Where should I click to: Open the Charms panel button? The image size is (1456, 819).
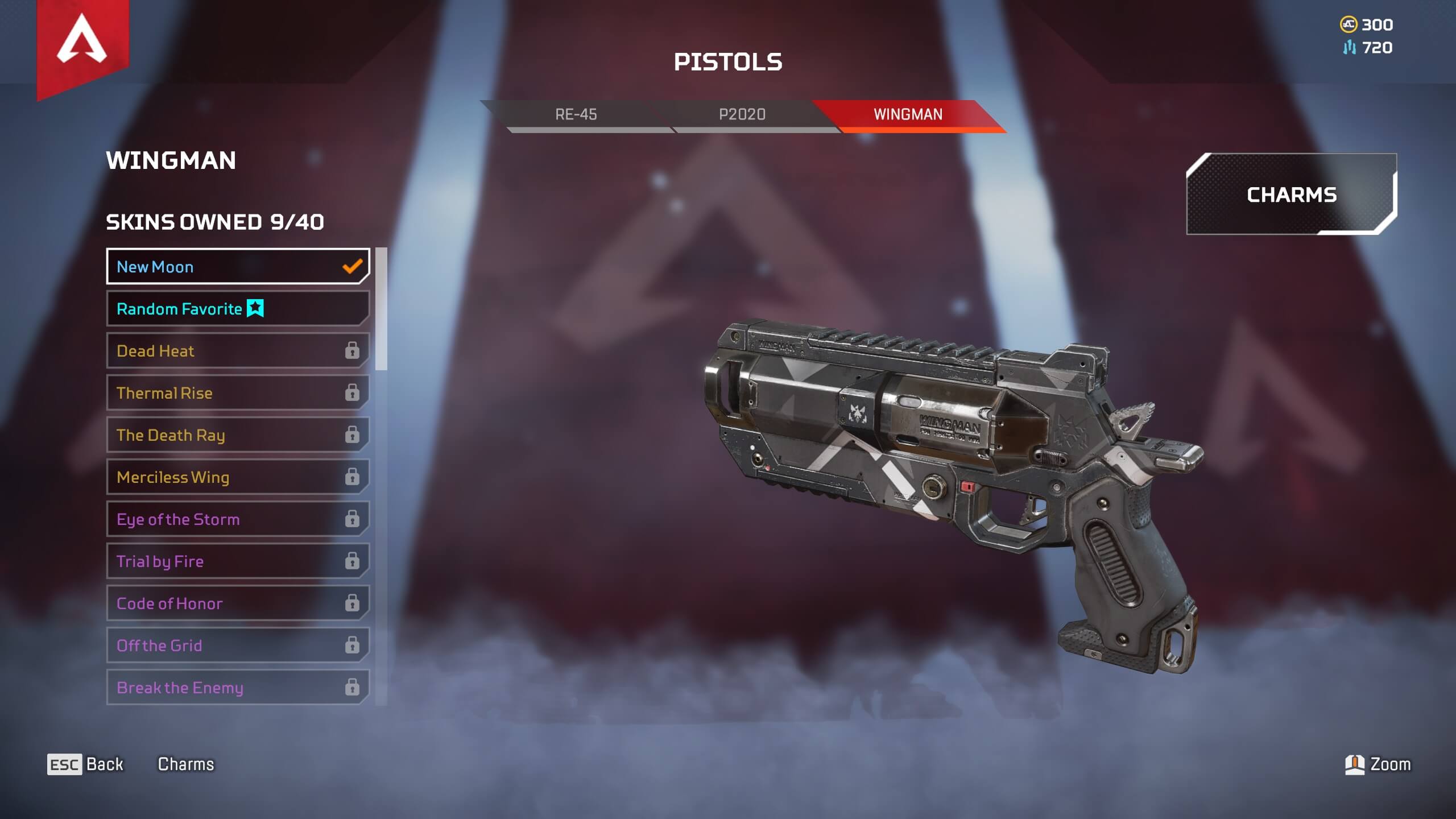coord(1291,195)
